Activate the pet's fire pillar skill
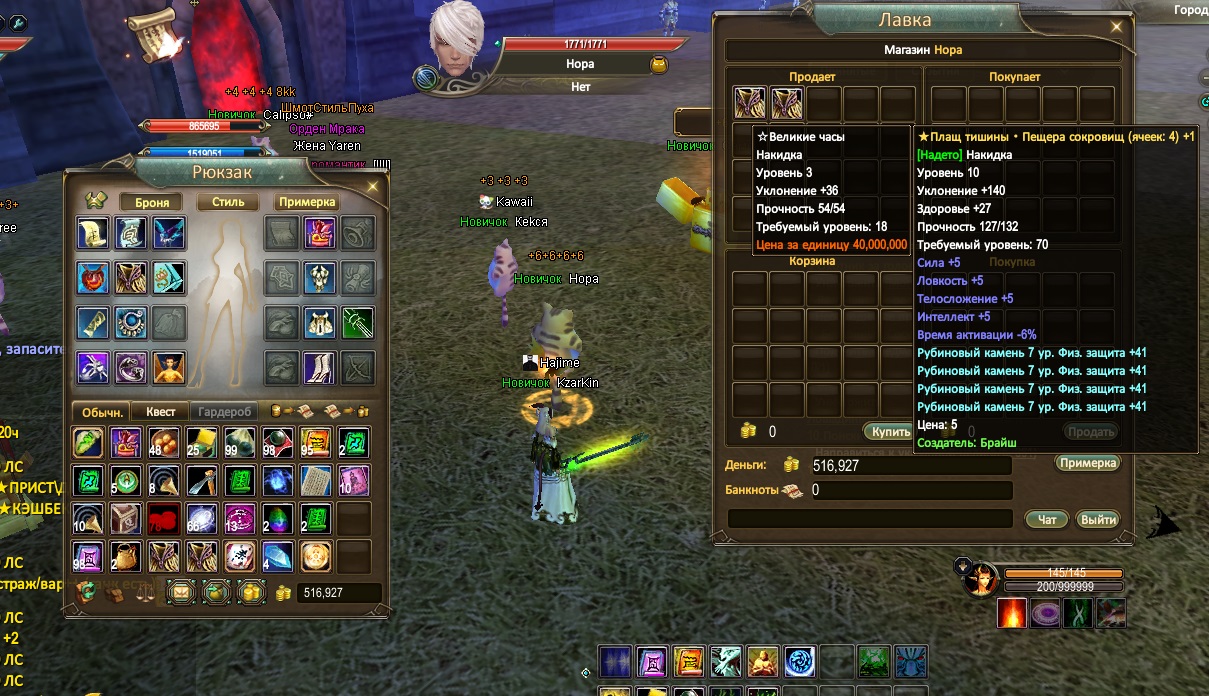Viewport: 1209px width, 696px height. pyautogui.click(x=1013, y=613)
